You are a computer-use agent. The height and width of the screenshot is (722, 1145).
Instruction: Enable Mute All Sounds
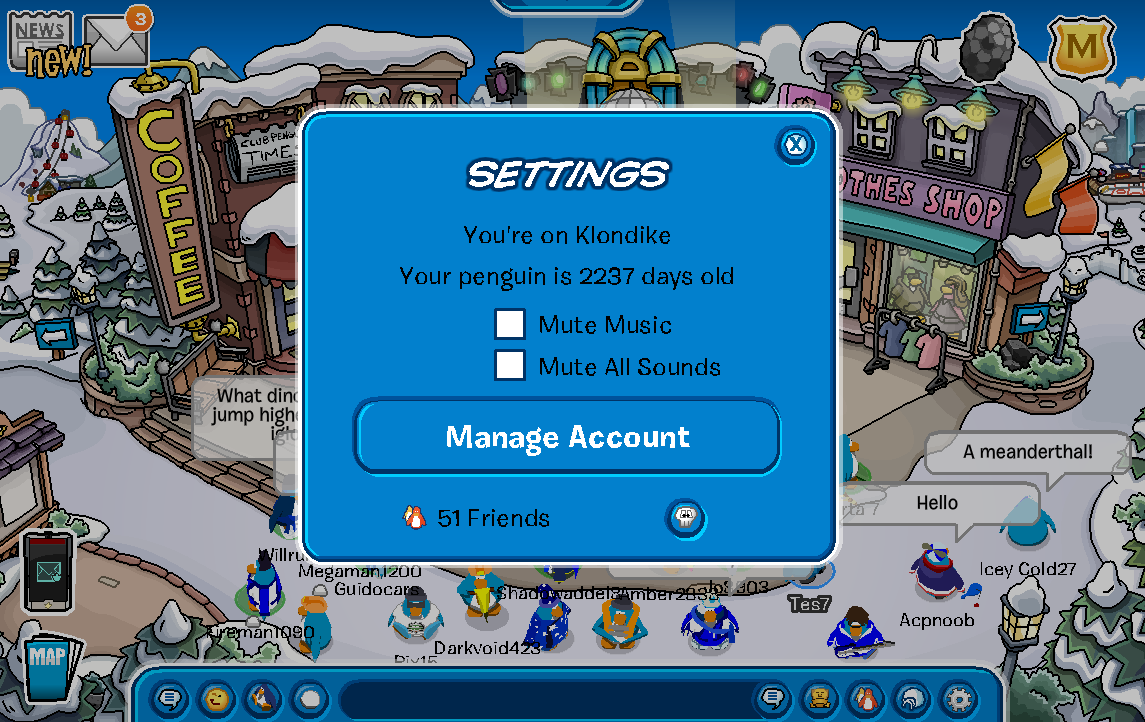(510, 366)
